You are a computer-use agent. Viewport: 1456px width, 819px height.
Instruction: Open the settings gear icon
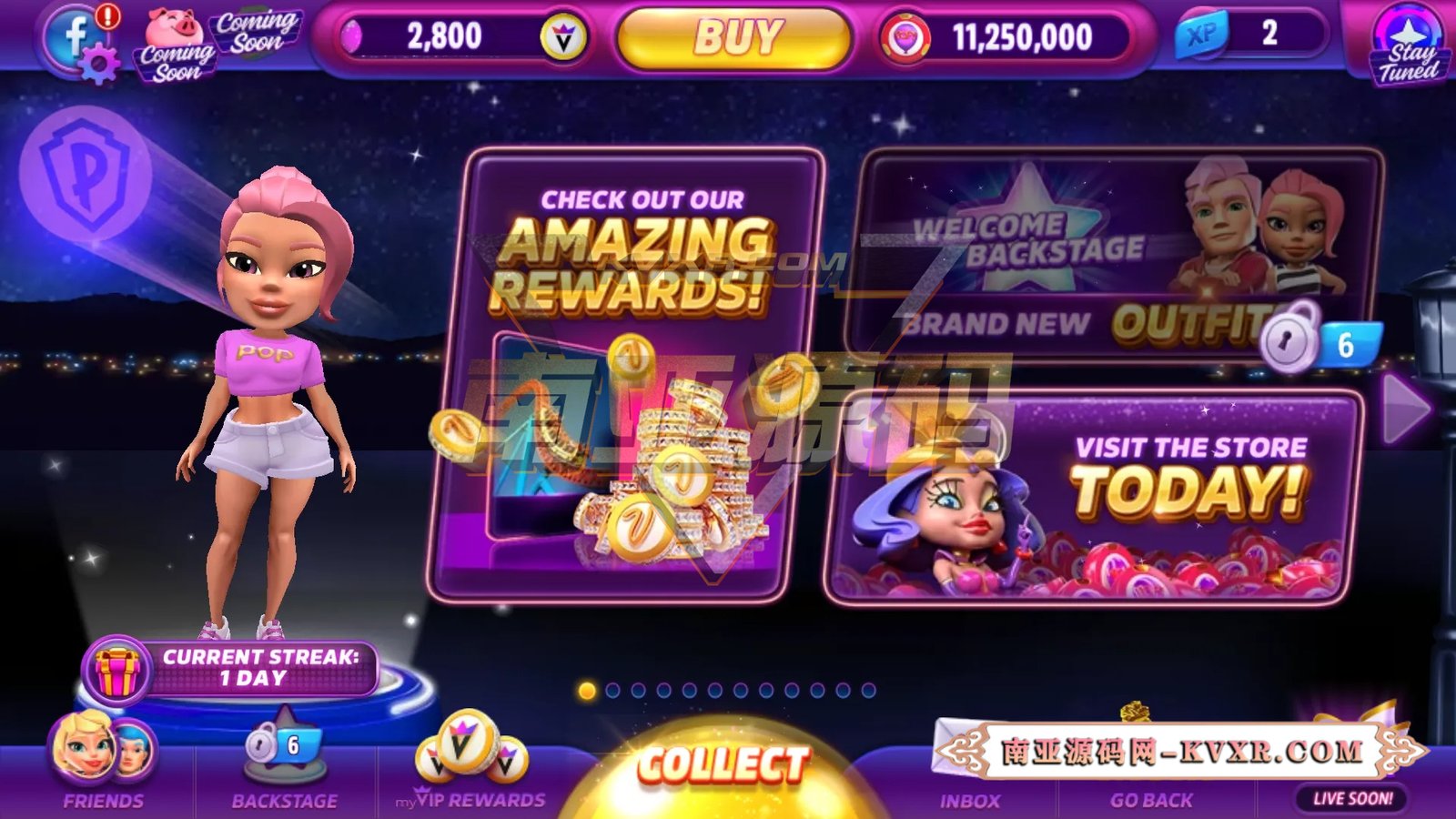click(x=98, y=62)
